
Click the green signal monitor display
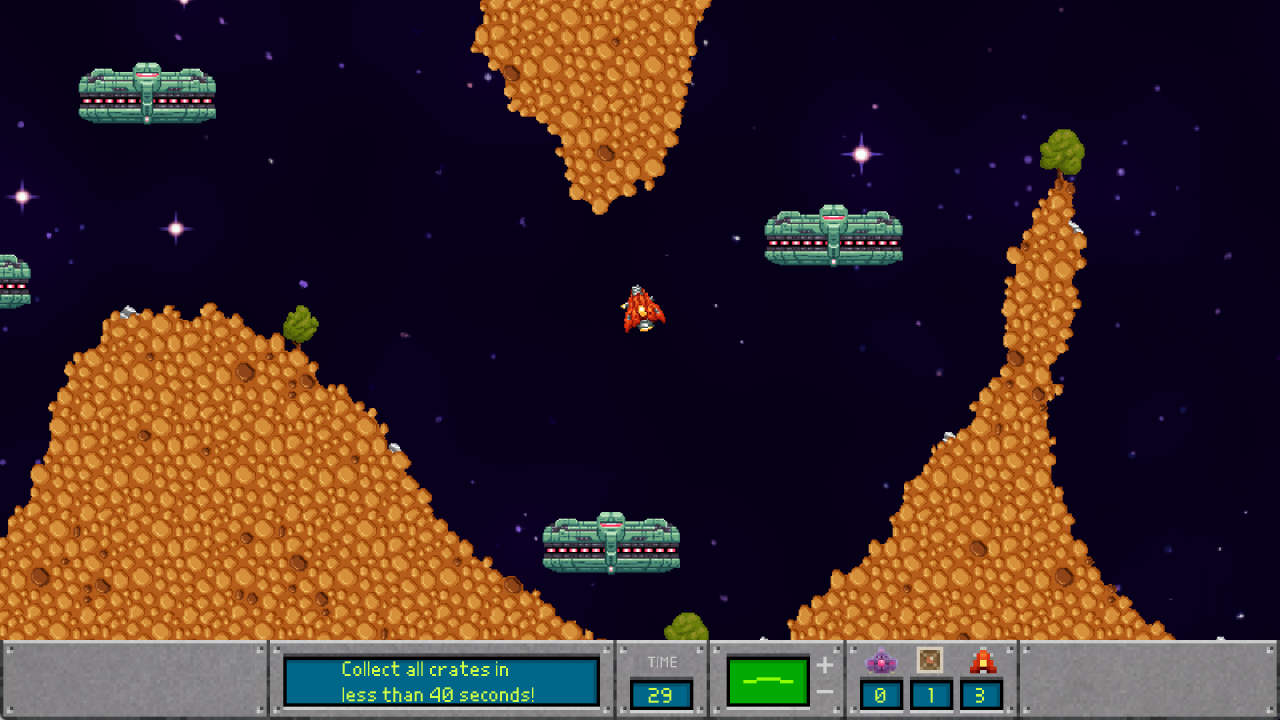[x=769, y=679]
